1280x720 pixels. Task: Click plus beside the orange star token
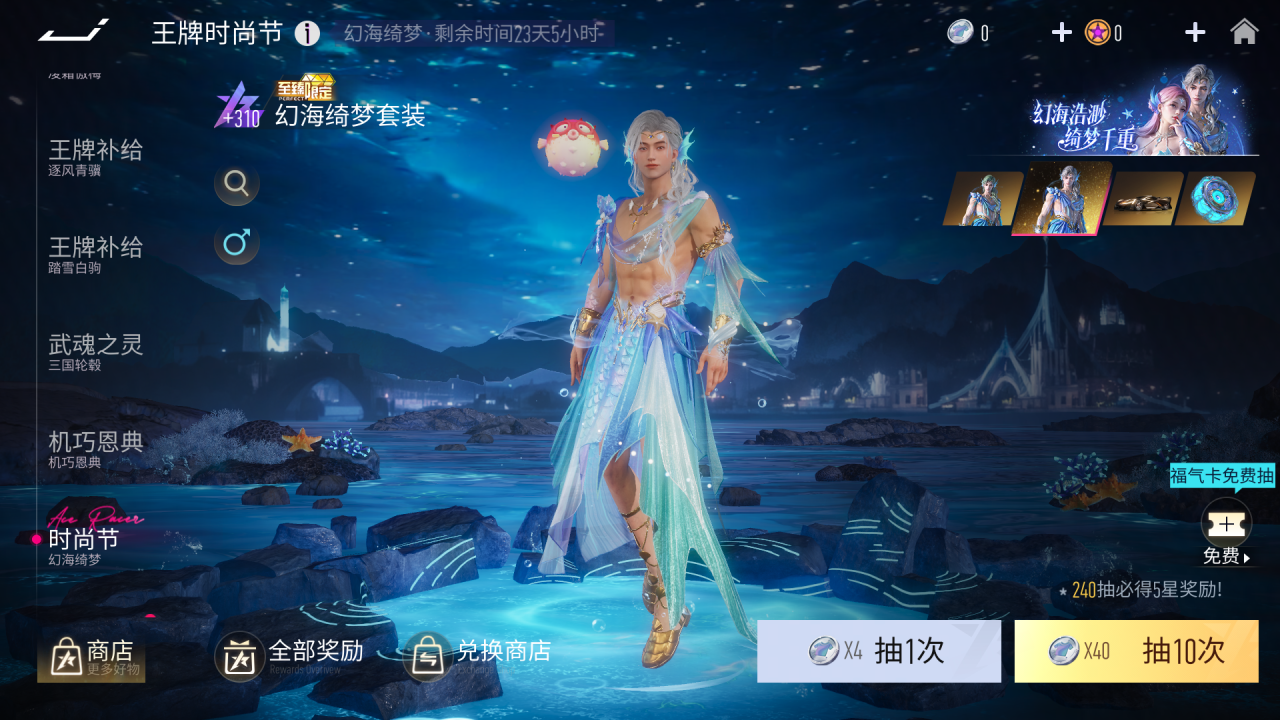pos(1194,31)
